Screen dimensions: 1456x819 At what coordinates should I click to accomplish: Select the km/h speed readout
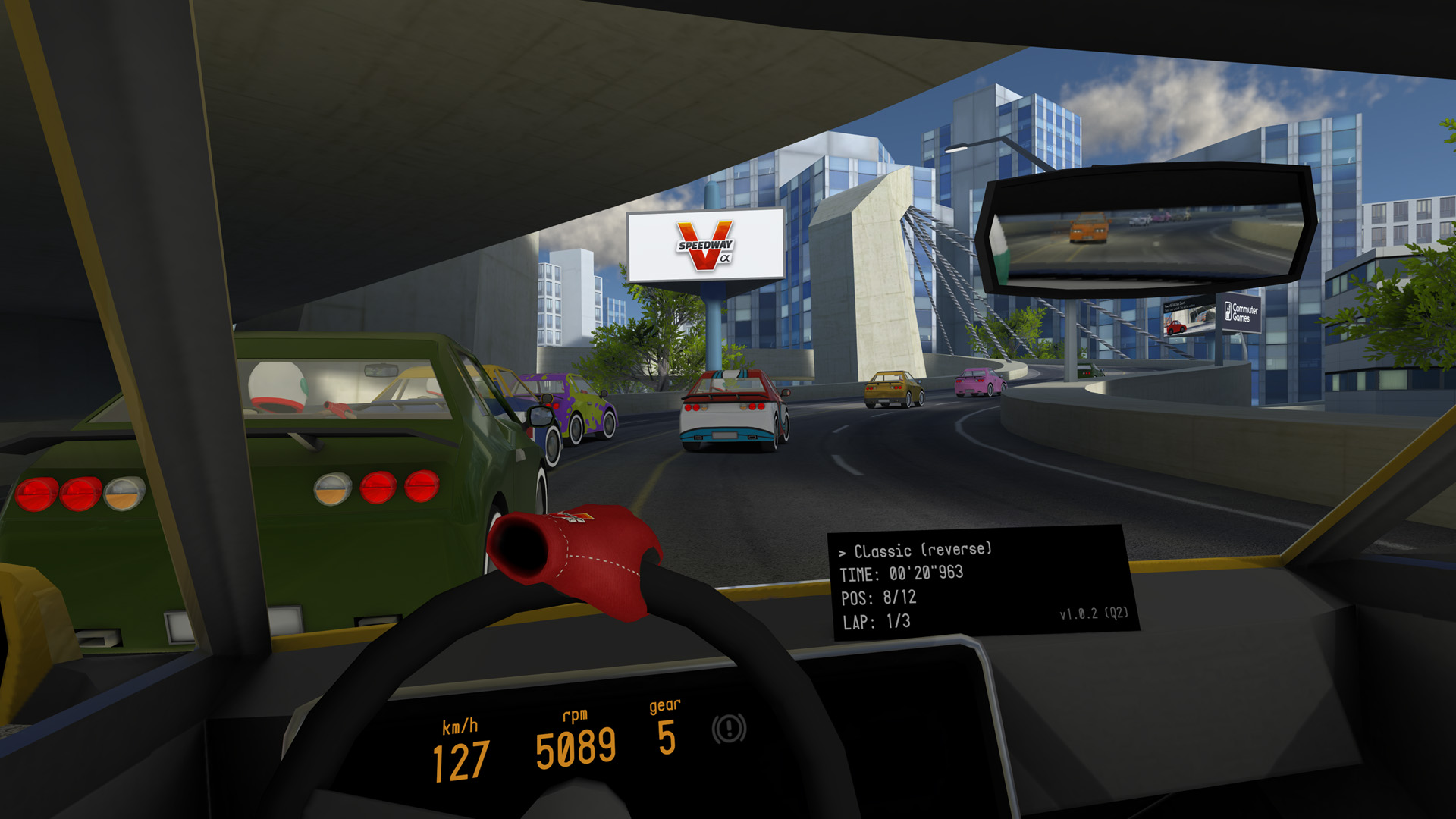pyautogui.click(x=460, y=755)
